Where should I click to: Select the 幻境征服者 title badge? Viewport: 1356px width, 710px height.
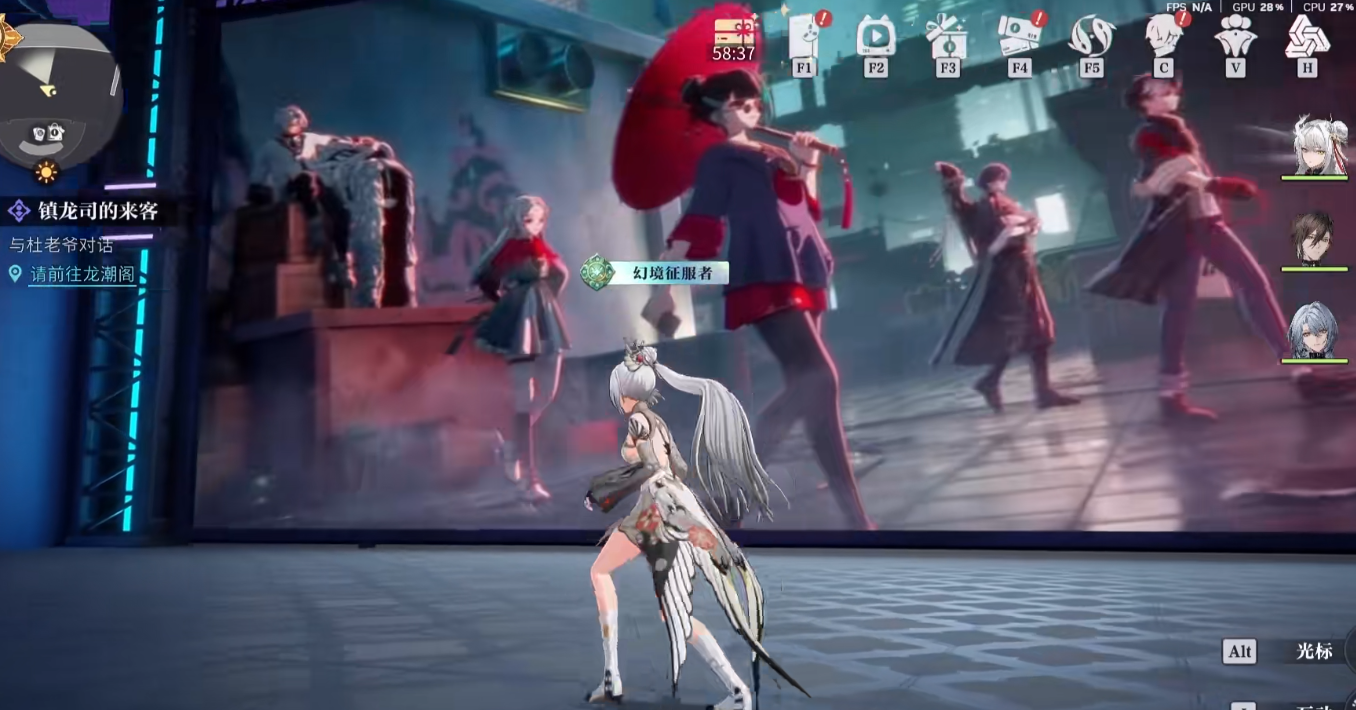(x=656, y=272)
